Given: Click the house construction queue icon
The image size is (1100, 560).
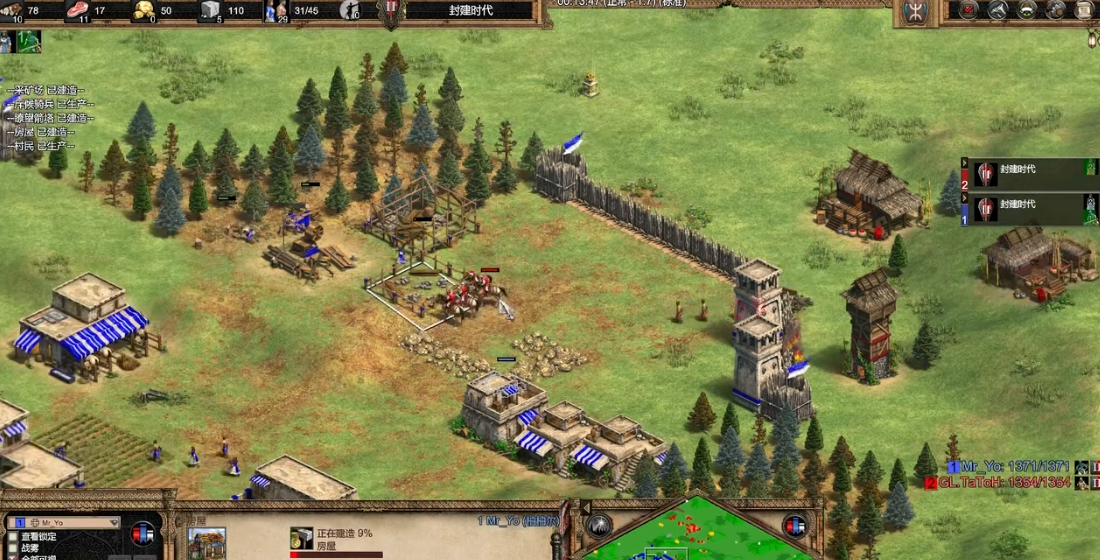Looking at the screenshot, I should point(301,538).
